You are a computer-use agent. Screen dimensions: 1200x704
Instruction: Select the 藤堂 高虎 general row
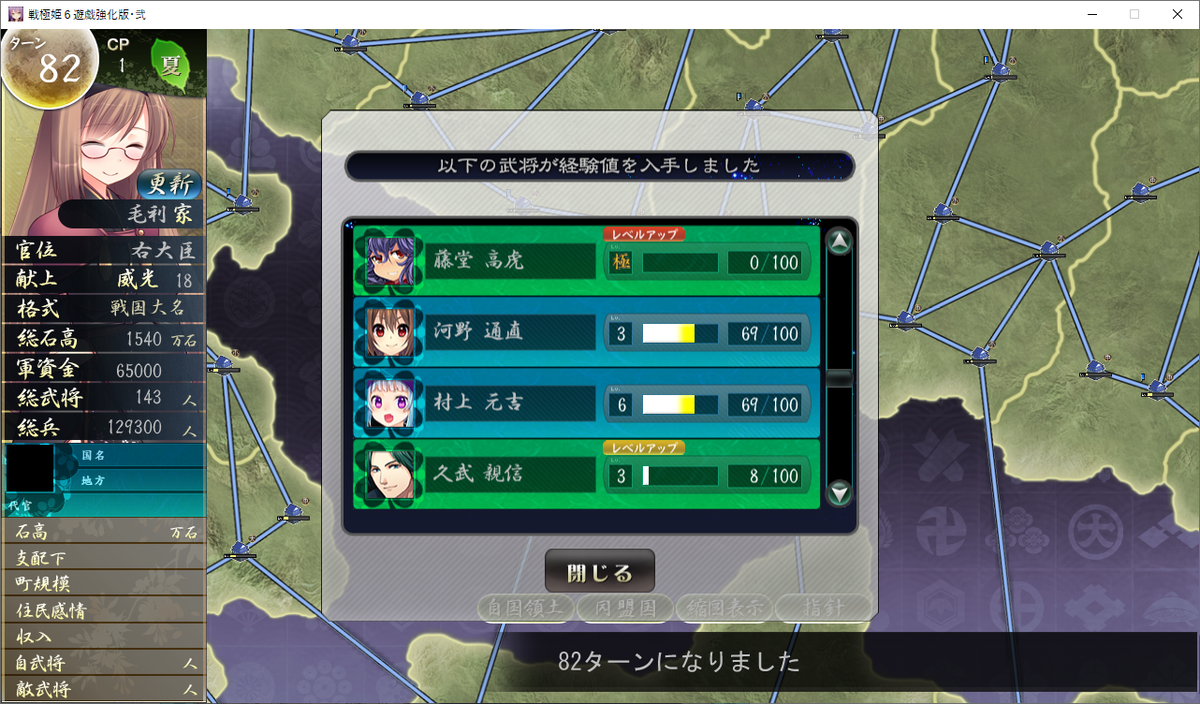tap(586, 262)
